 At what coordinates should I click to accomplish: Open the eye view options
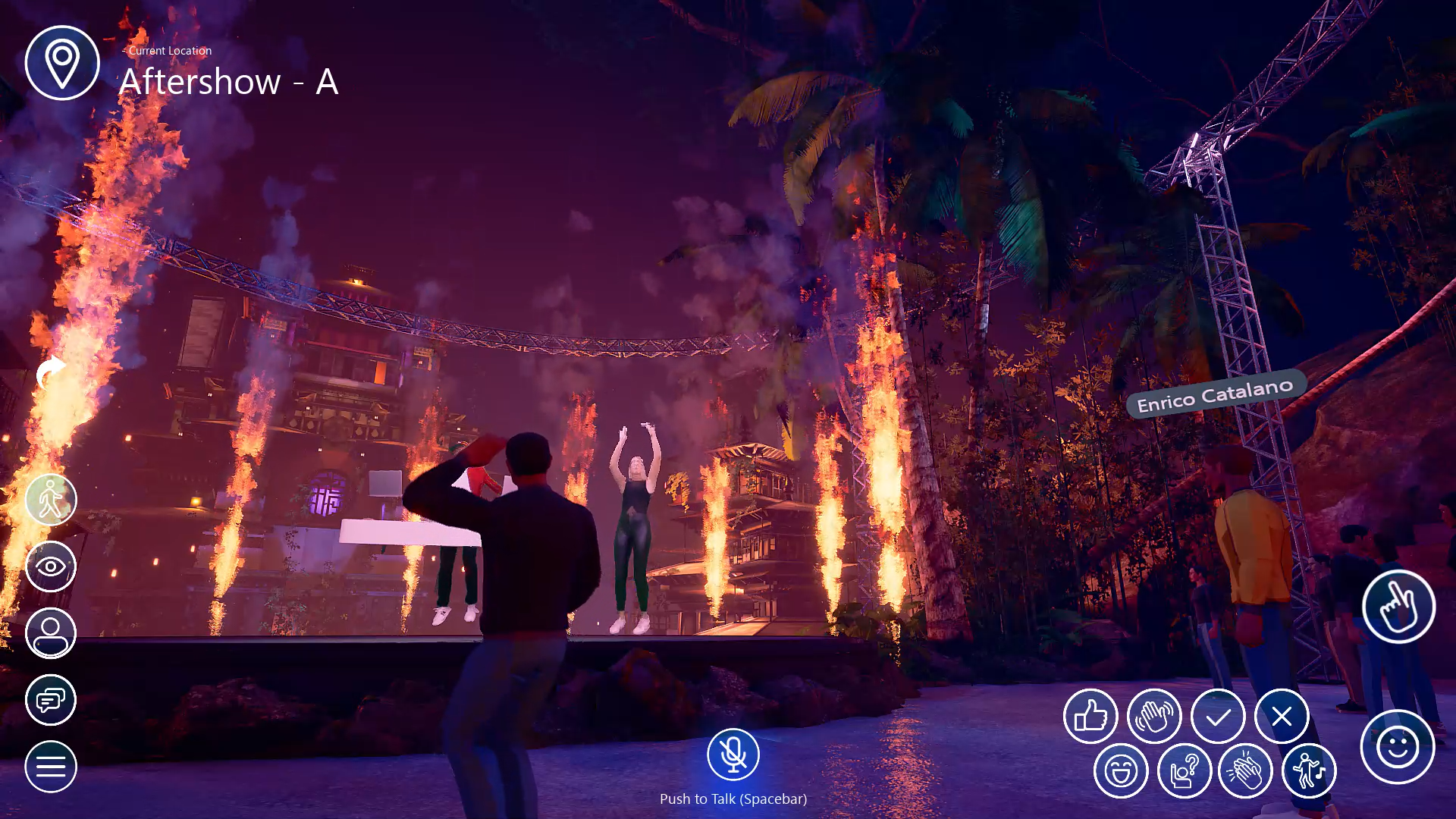pos(51,566)
